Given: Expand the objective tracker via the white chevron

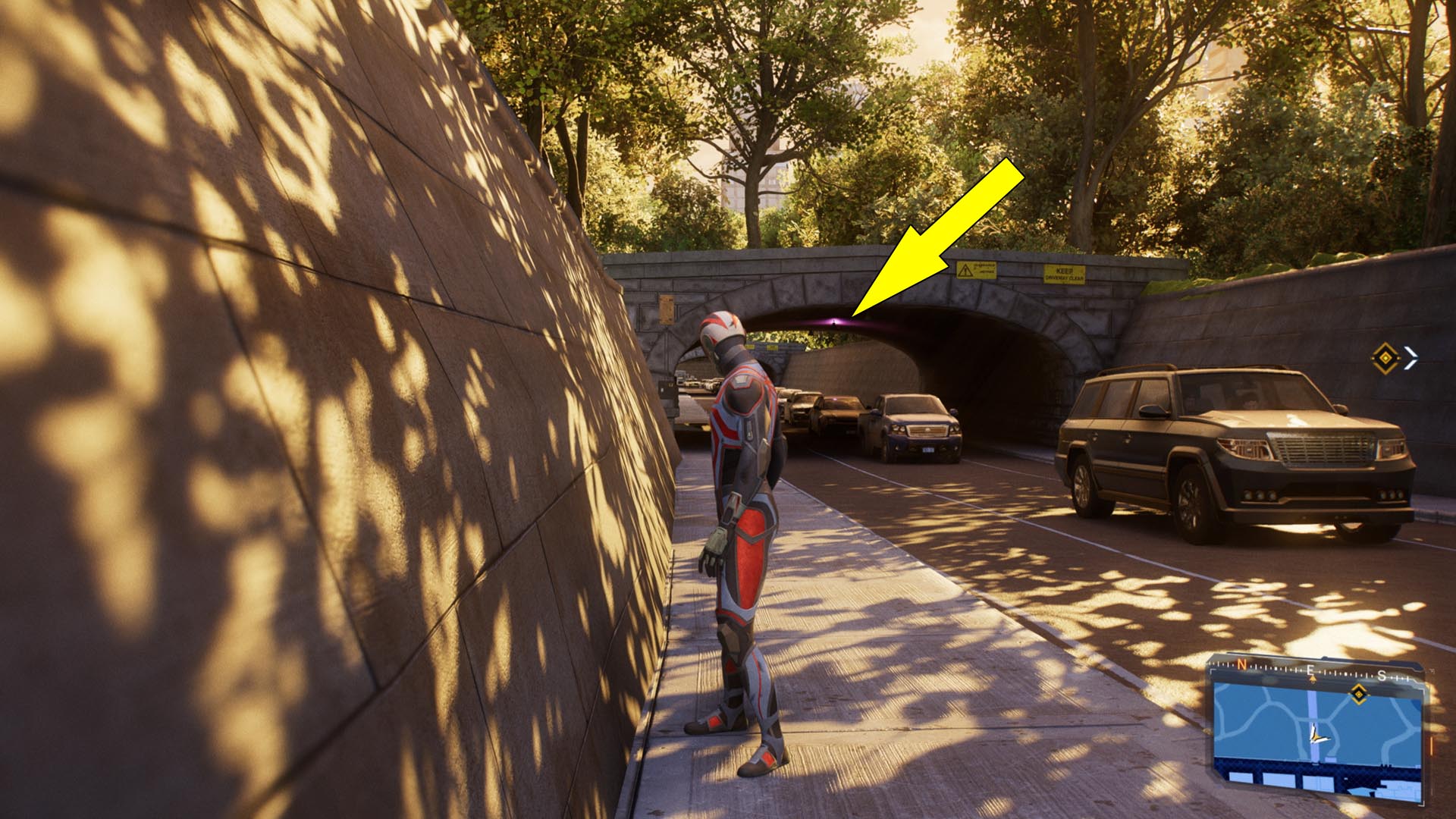Looking at the screenshot, I should point(1411,359).
